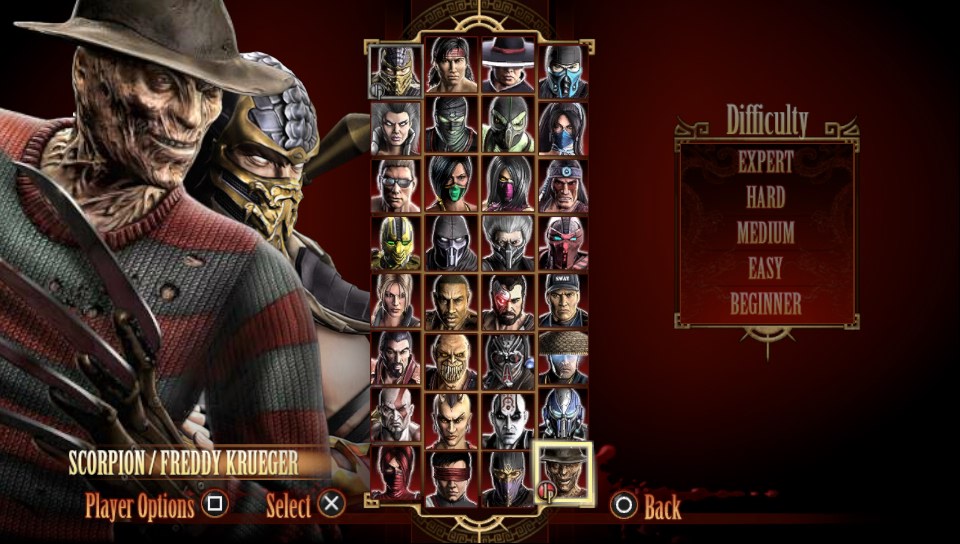Pick Mileena with the pink mask

[x=507, y=184]
